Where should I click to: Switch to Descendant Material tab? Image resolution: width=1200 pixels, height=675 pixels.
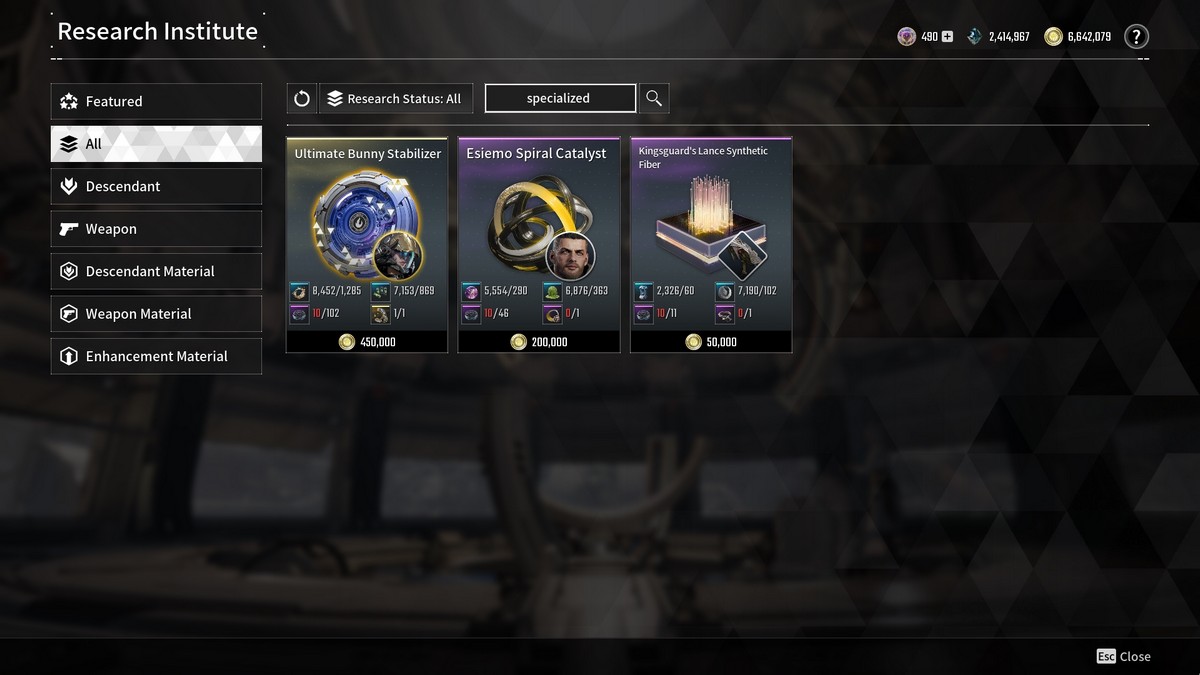(x=156, y=271)
